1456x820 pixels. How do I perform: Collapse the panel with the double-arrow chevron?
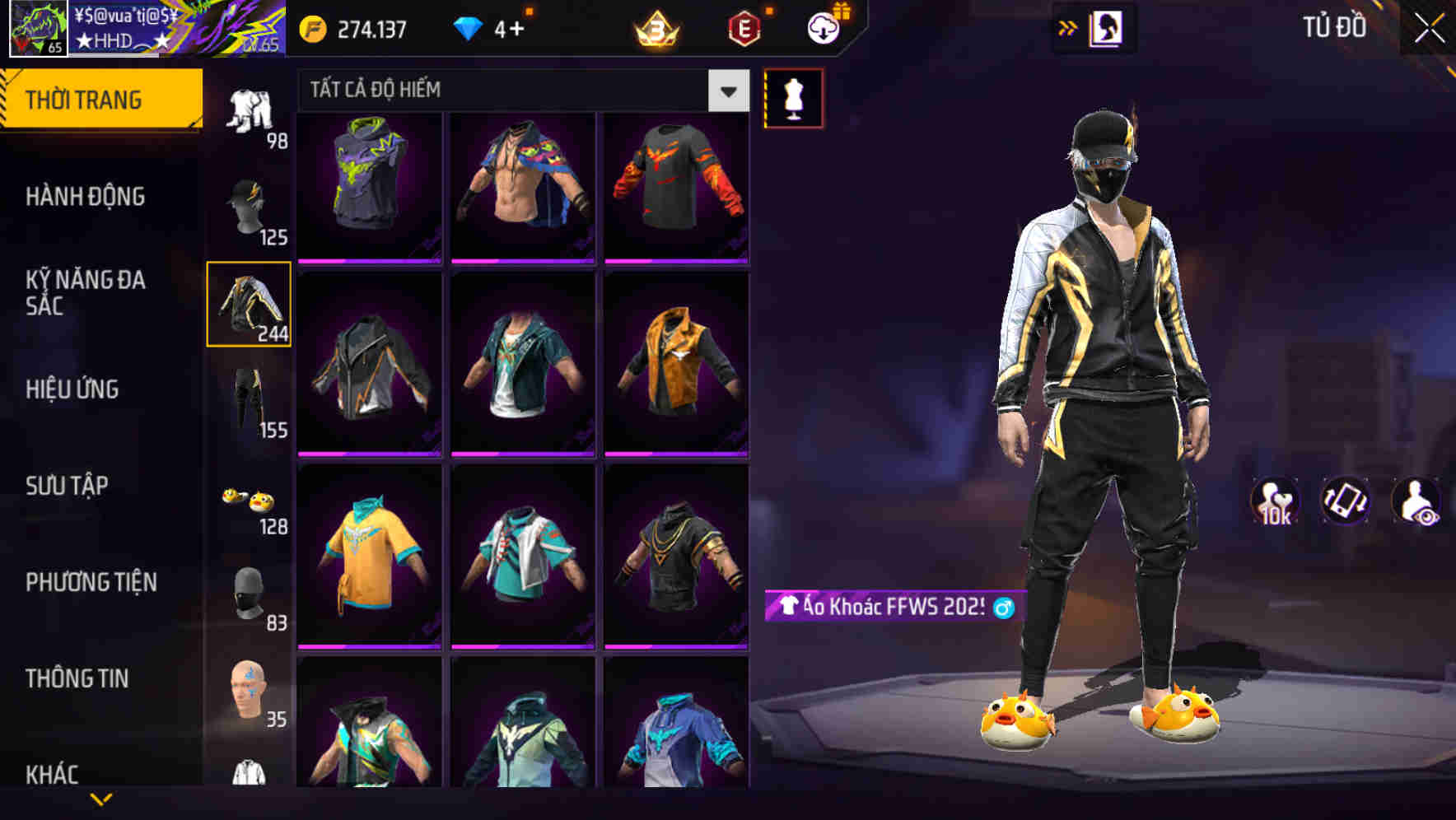tap(1069, 27)
